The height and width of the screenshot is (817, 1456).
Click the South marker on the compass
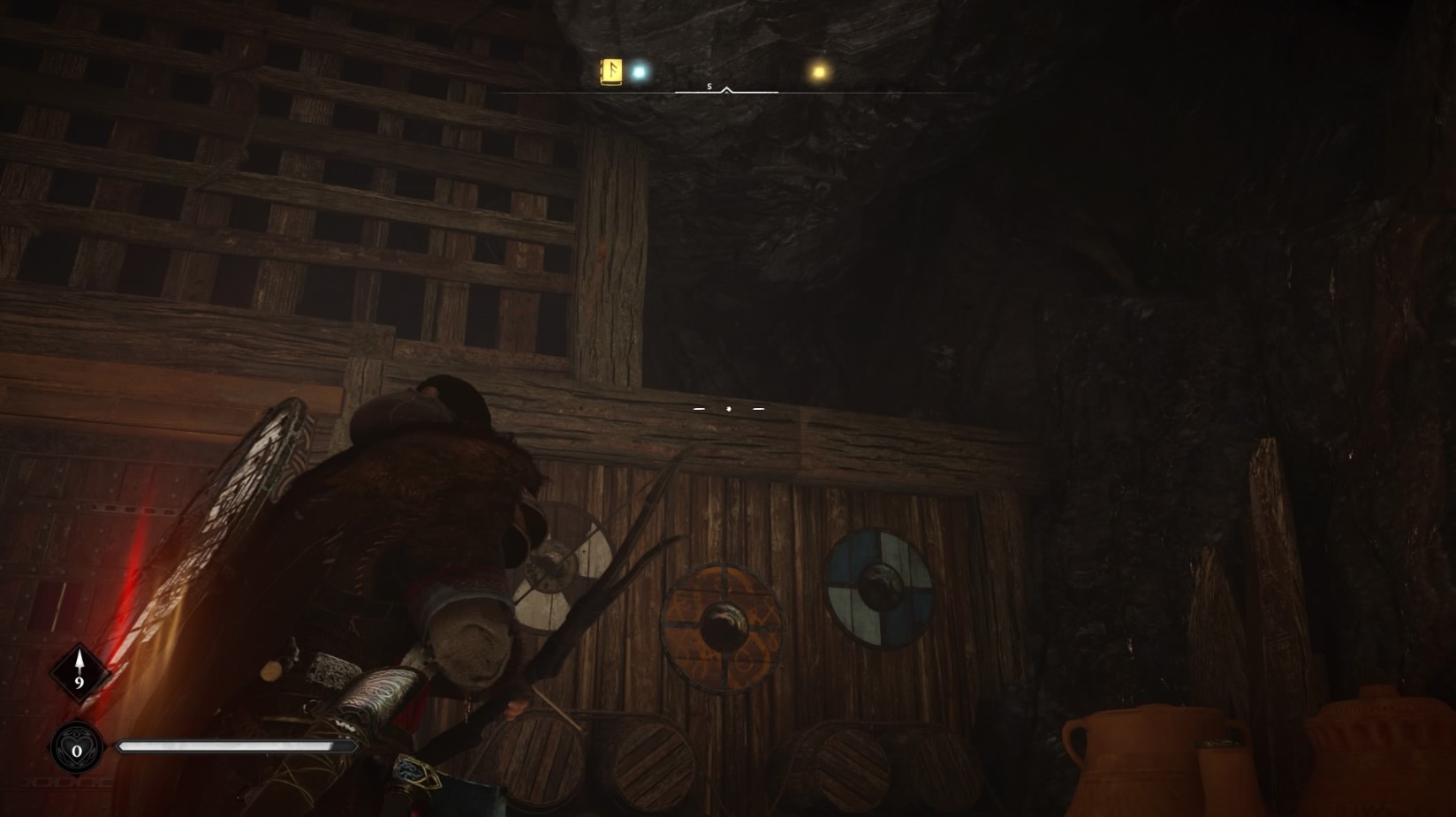(708, 87)
